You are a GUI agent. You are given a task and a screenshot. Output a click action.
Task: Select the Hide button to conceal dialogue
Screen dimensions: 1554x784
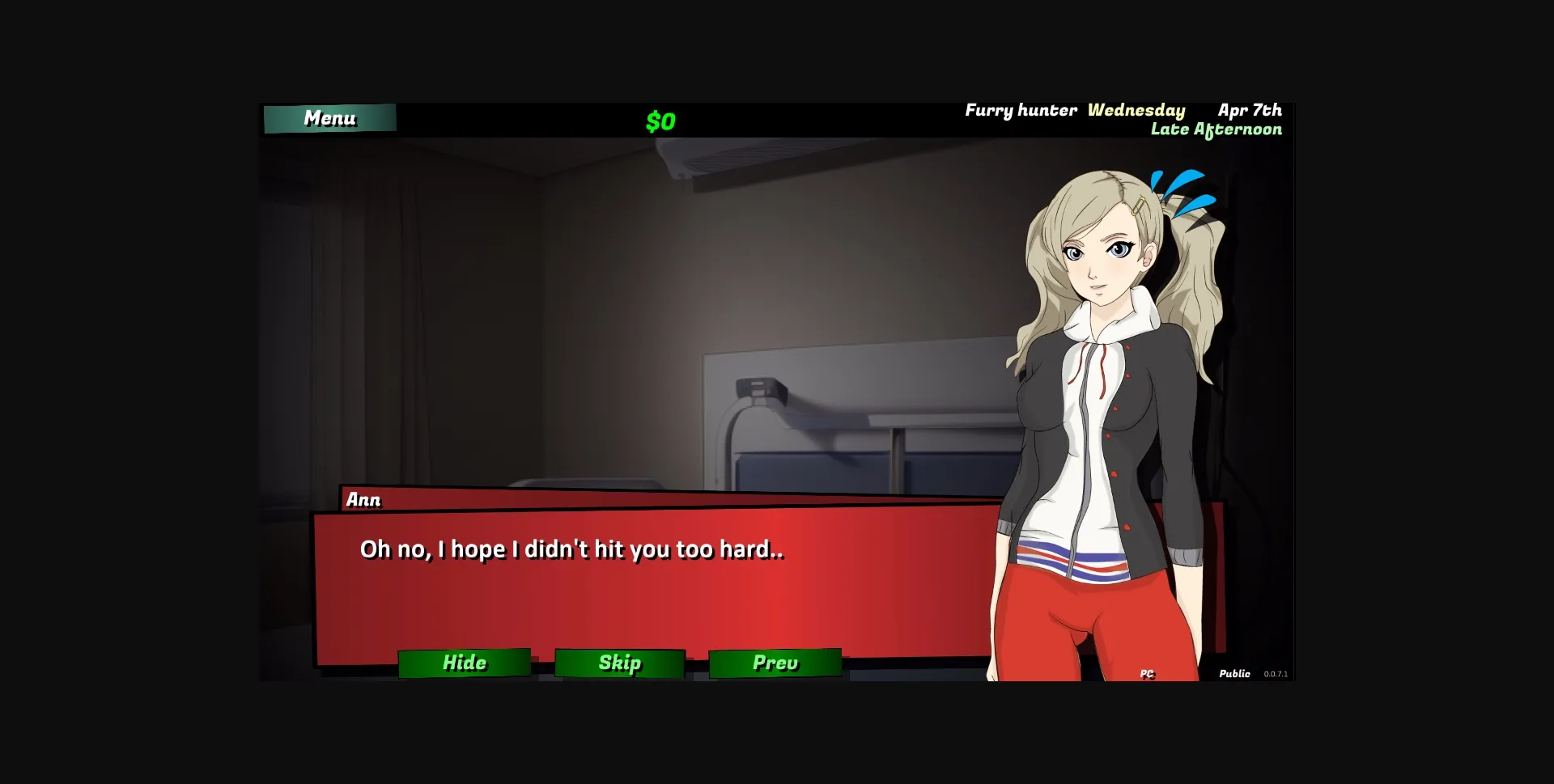(464, 662)
